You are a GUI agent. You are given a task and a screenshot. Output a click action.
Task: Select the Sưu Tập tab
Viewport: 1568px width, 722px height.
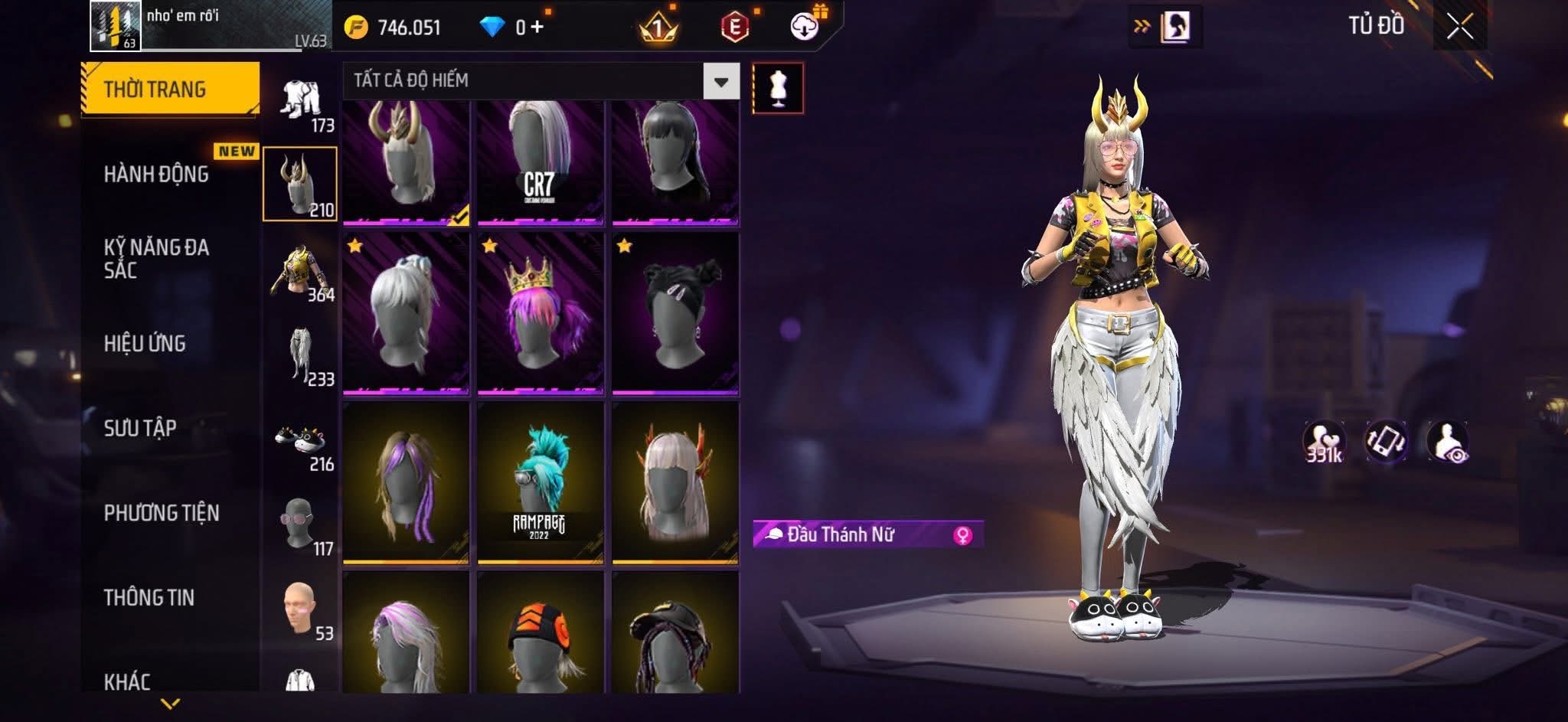tap(140, 428)
